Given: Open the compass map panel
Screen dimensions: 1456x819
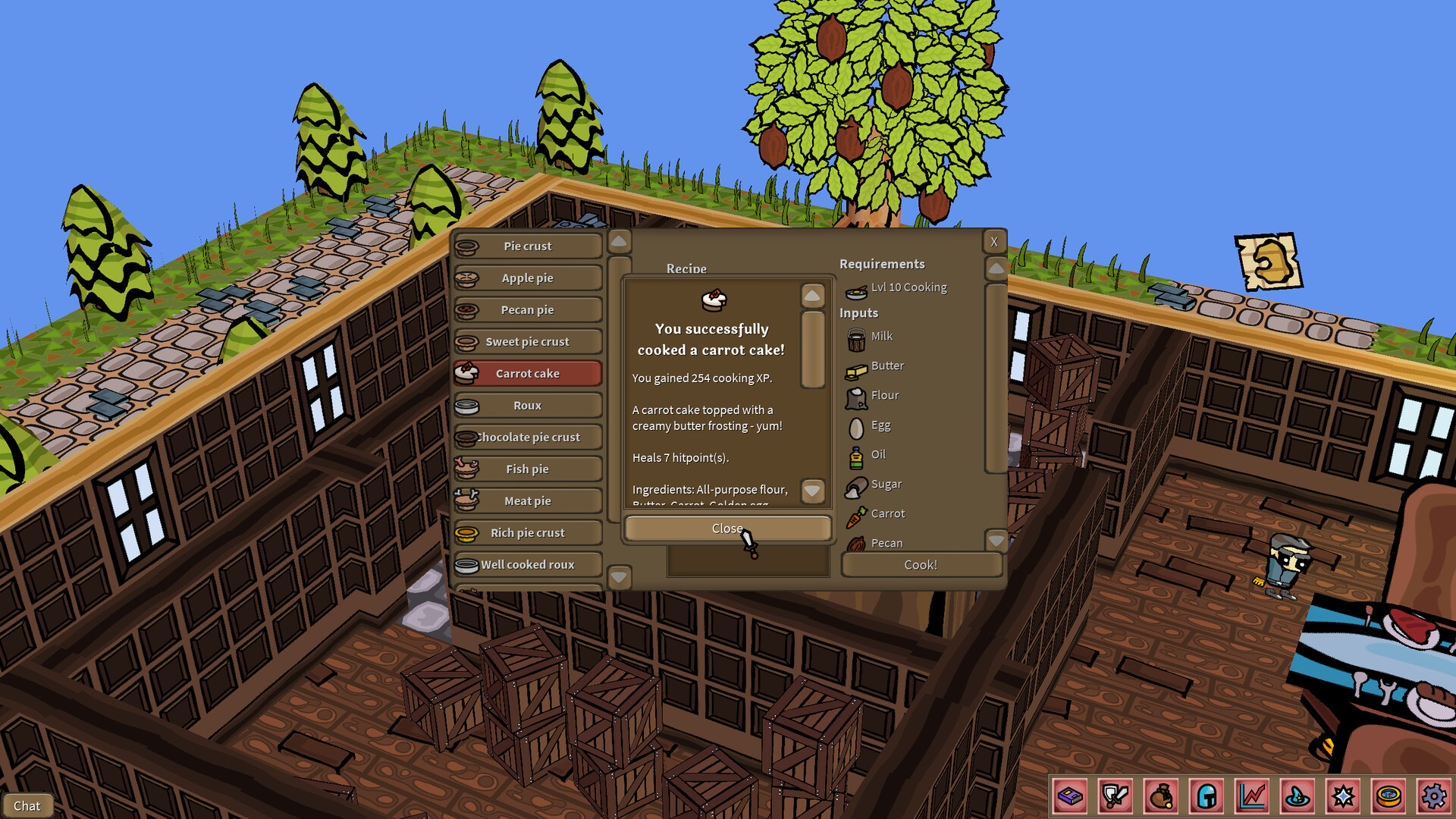Looking at the screenshot, I should (x=1389, y=796).
